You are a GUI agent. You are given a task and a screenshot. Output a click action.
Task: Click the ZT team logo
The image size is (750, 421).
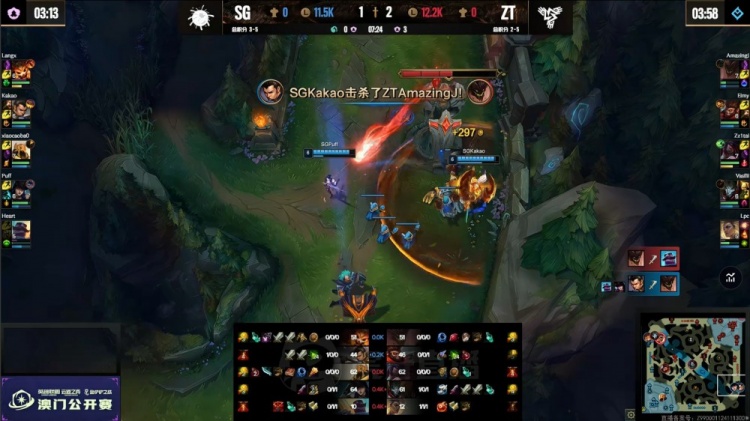[546, 16]
